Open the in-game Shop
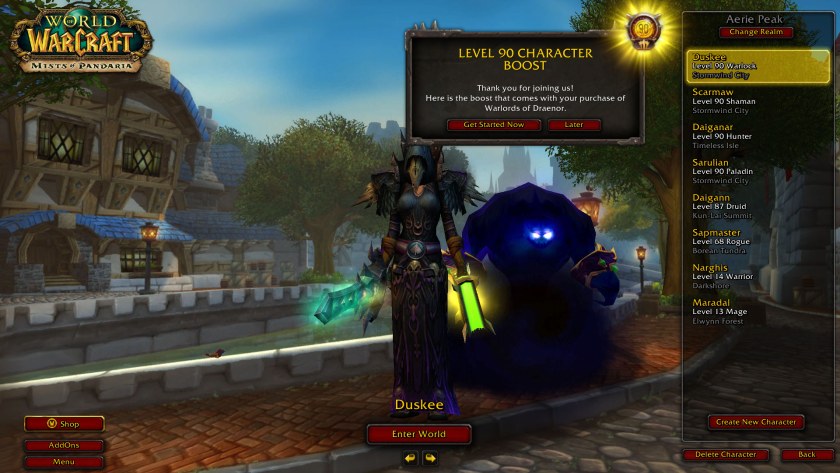Screen dimensions: 840x473 point(64,424)
